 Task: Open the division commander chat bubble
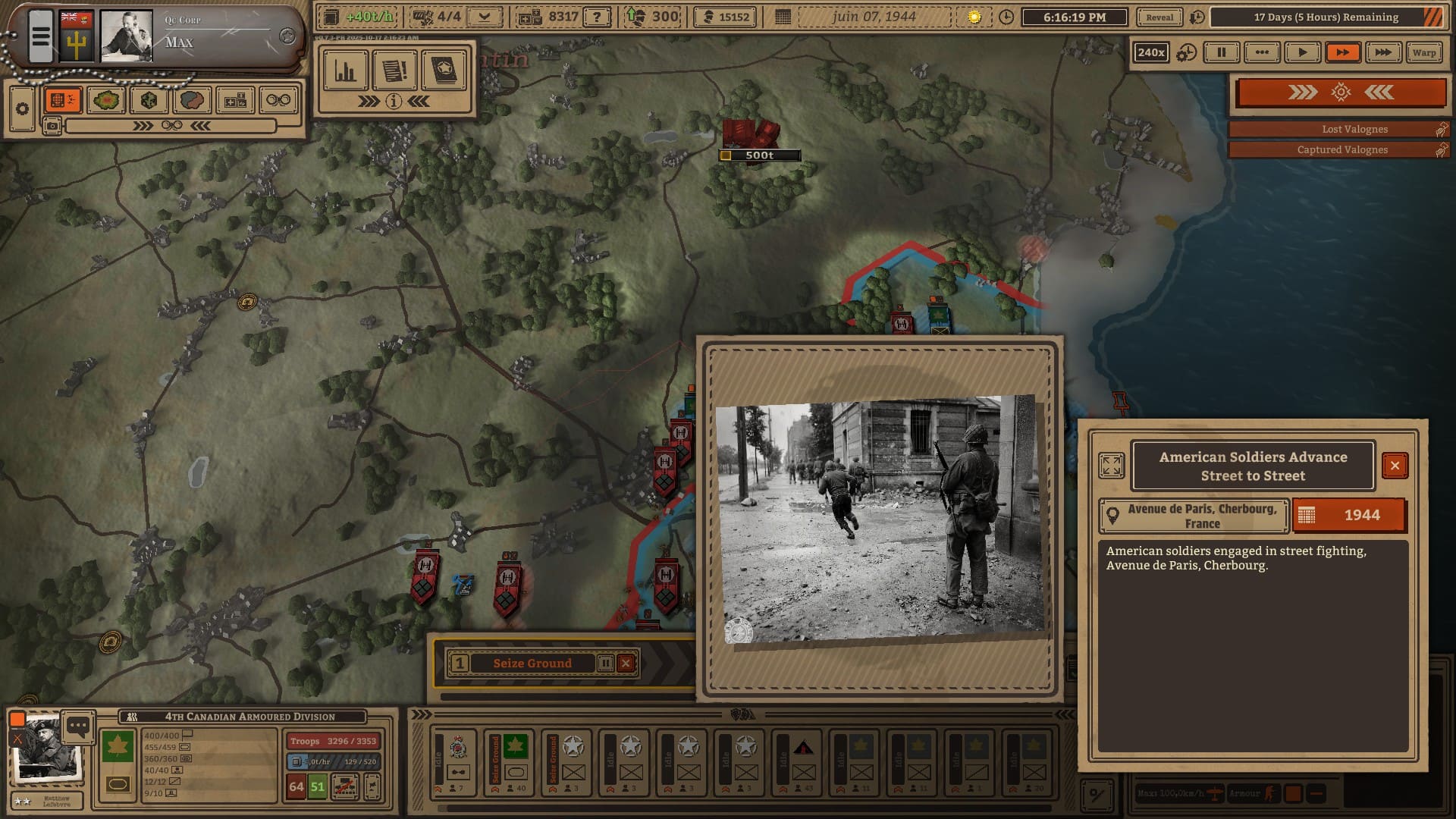tap(77, 726)
